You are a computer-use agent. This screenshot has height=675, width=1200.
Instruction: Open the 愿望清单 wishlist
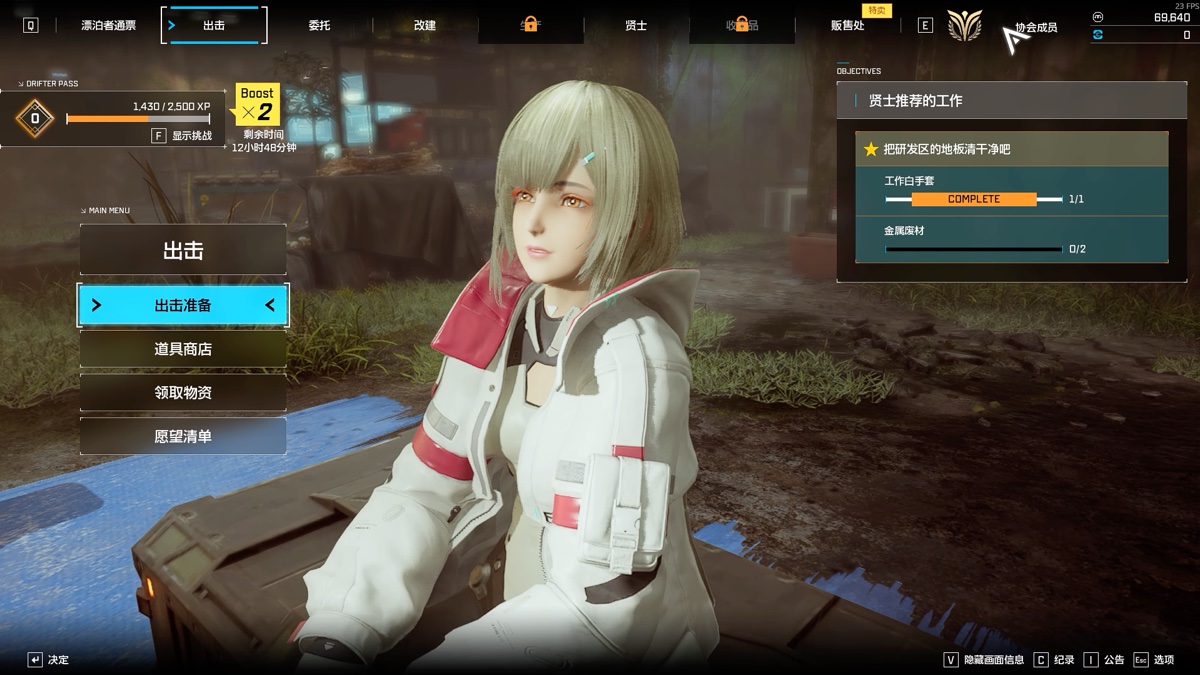coord(183,437)
